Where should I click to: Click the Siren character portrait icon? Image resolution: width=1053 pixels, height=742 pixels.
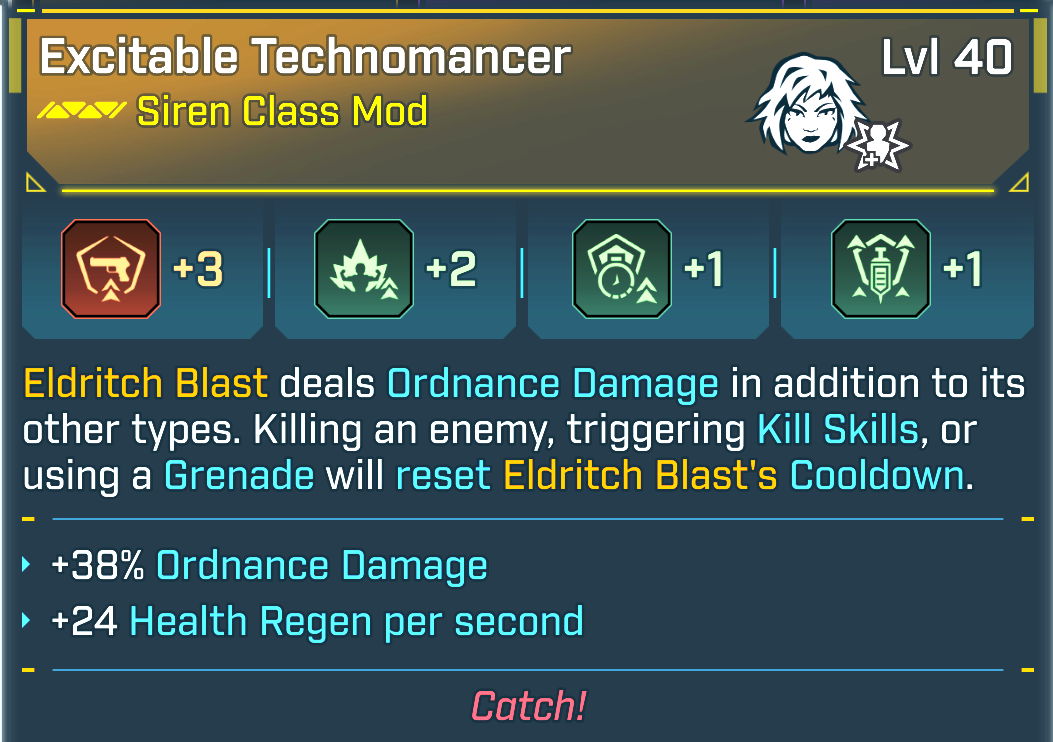coord(807,100)
